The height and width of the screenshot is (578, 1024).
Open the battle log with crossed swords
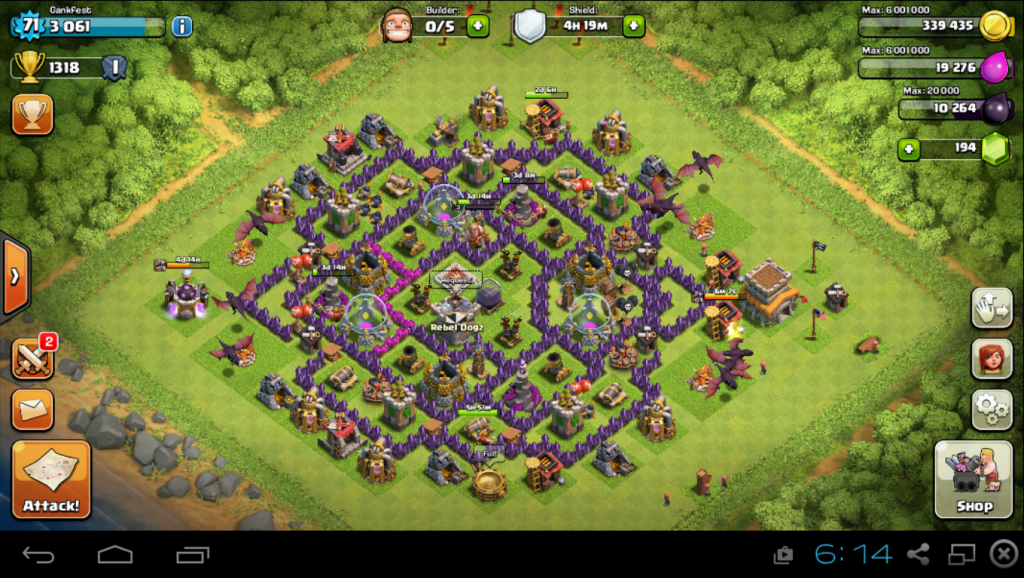pyautogui.click(x=32, y=359)
